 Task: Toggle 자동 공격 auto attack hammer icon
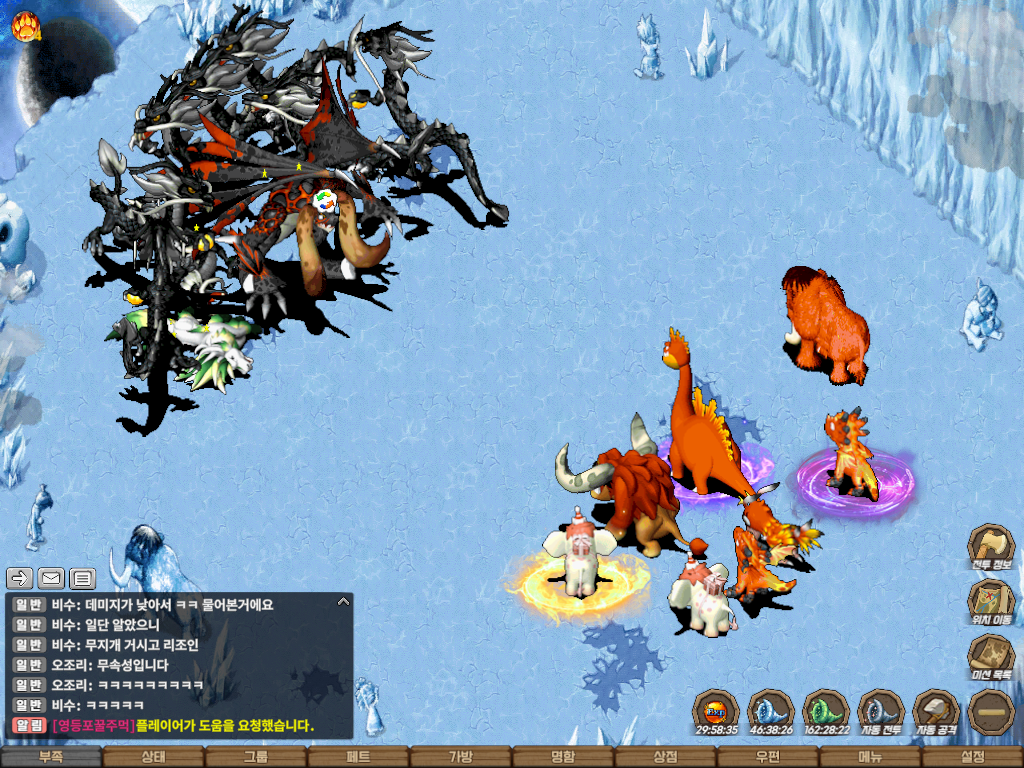[936, 711]
